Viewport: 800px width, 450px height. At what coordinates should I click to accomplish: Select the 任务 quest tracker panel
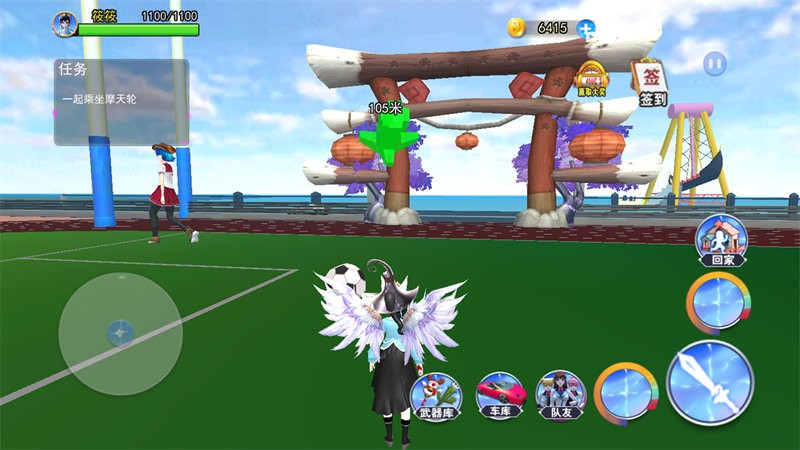coord(121,101)
